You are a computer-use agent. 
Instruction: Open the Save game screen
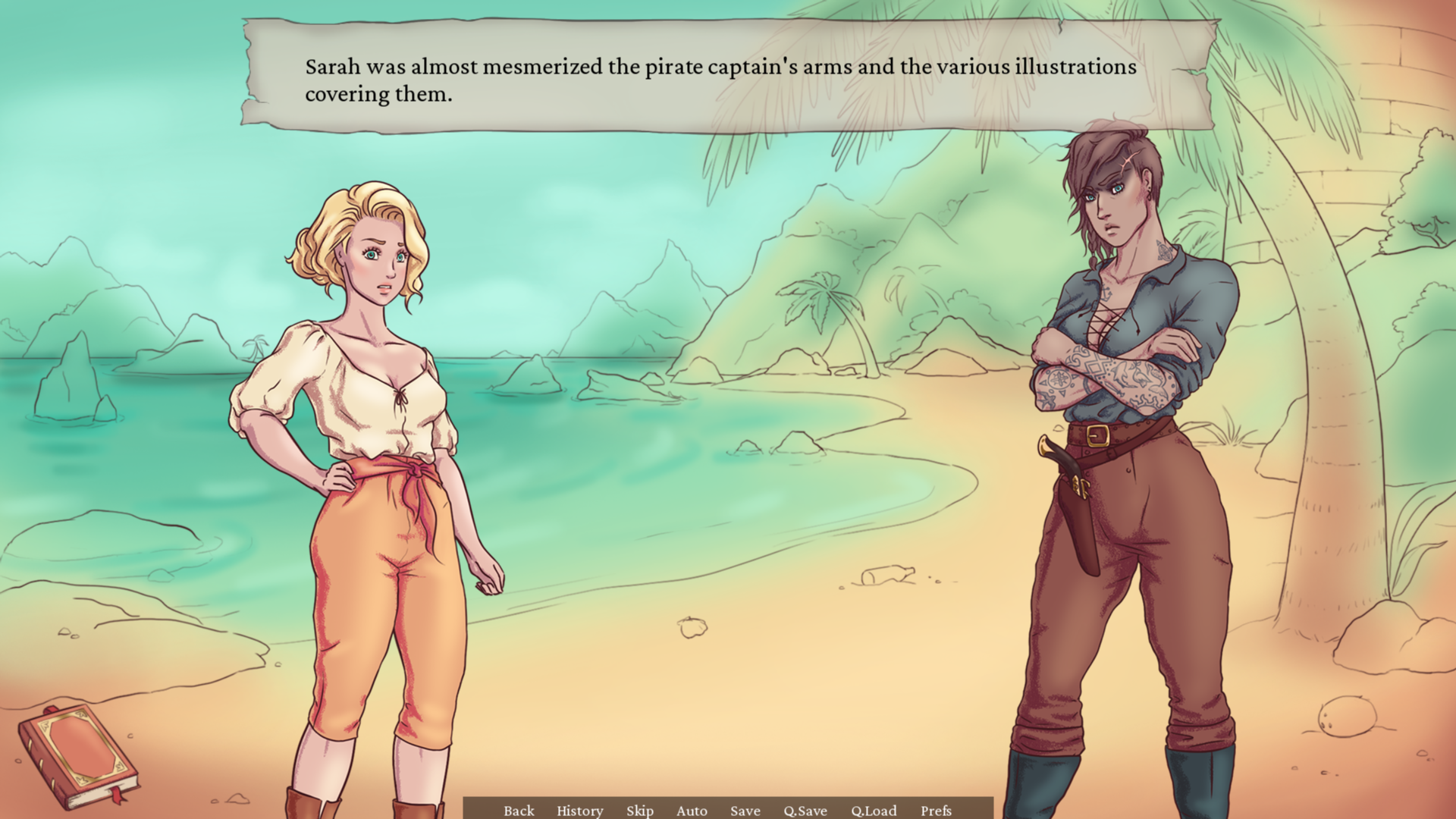coord(744,811)
